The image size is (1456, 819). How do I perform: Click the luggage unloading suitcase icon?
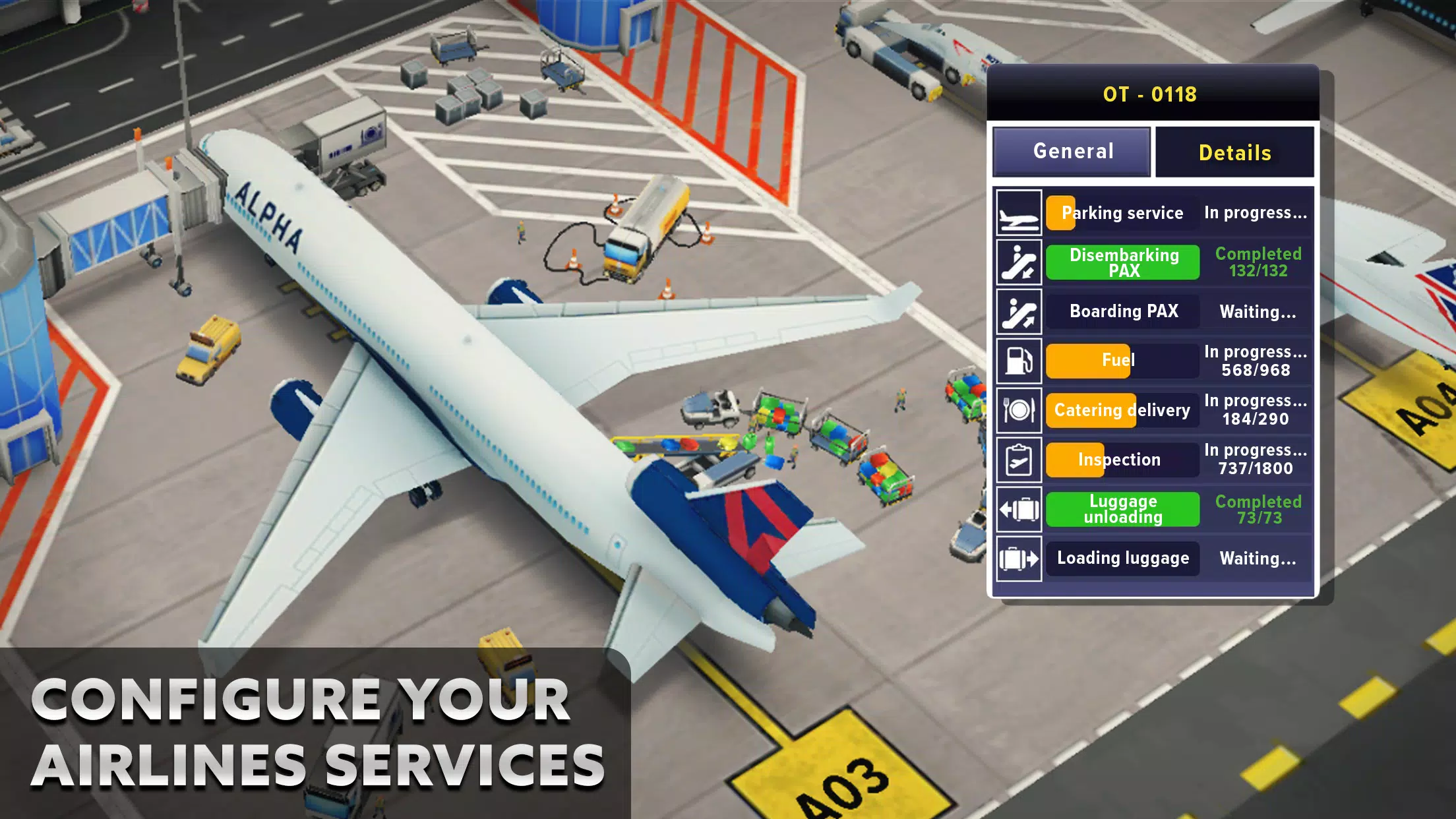pyautogui.click(x=1019, y=509)
